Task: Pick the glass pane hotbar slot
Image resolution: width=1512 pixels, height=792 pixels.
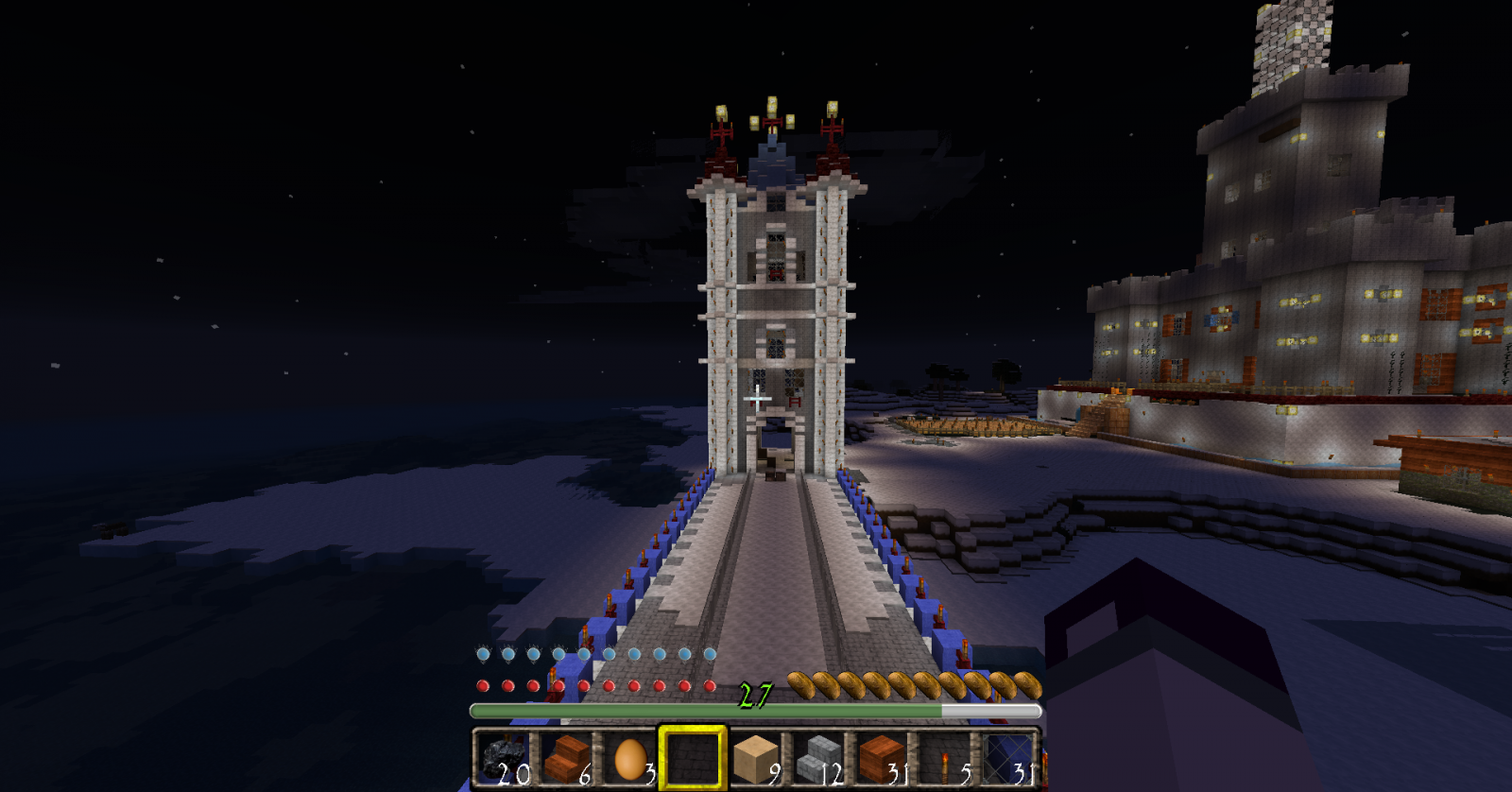Action: coord(1007,758)
